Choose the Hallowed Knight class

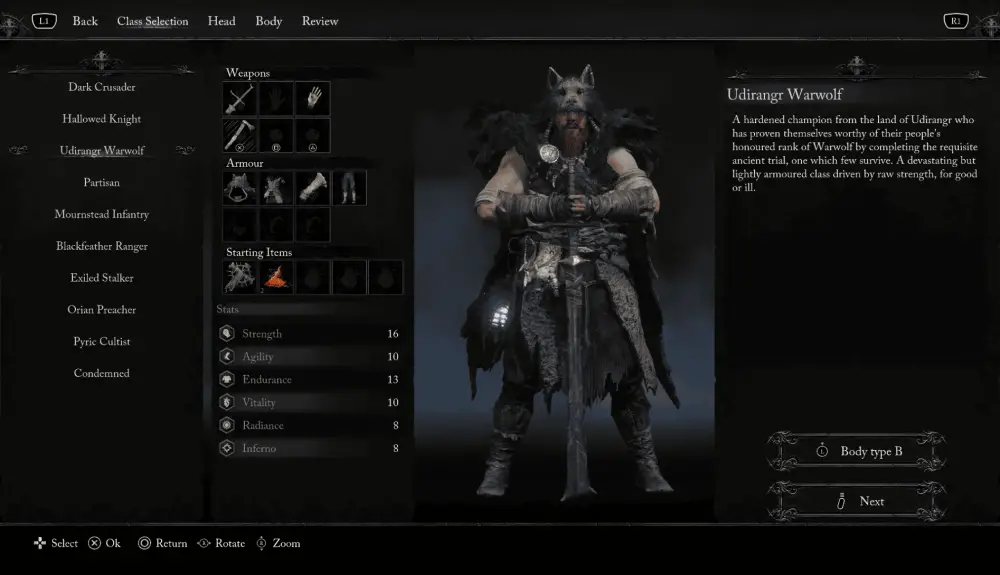[102, 119]
